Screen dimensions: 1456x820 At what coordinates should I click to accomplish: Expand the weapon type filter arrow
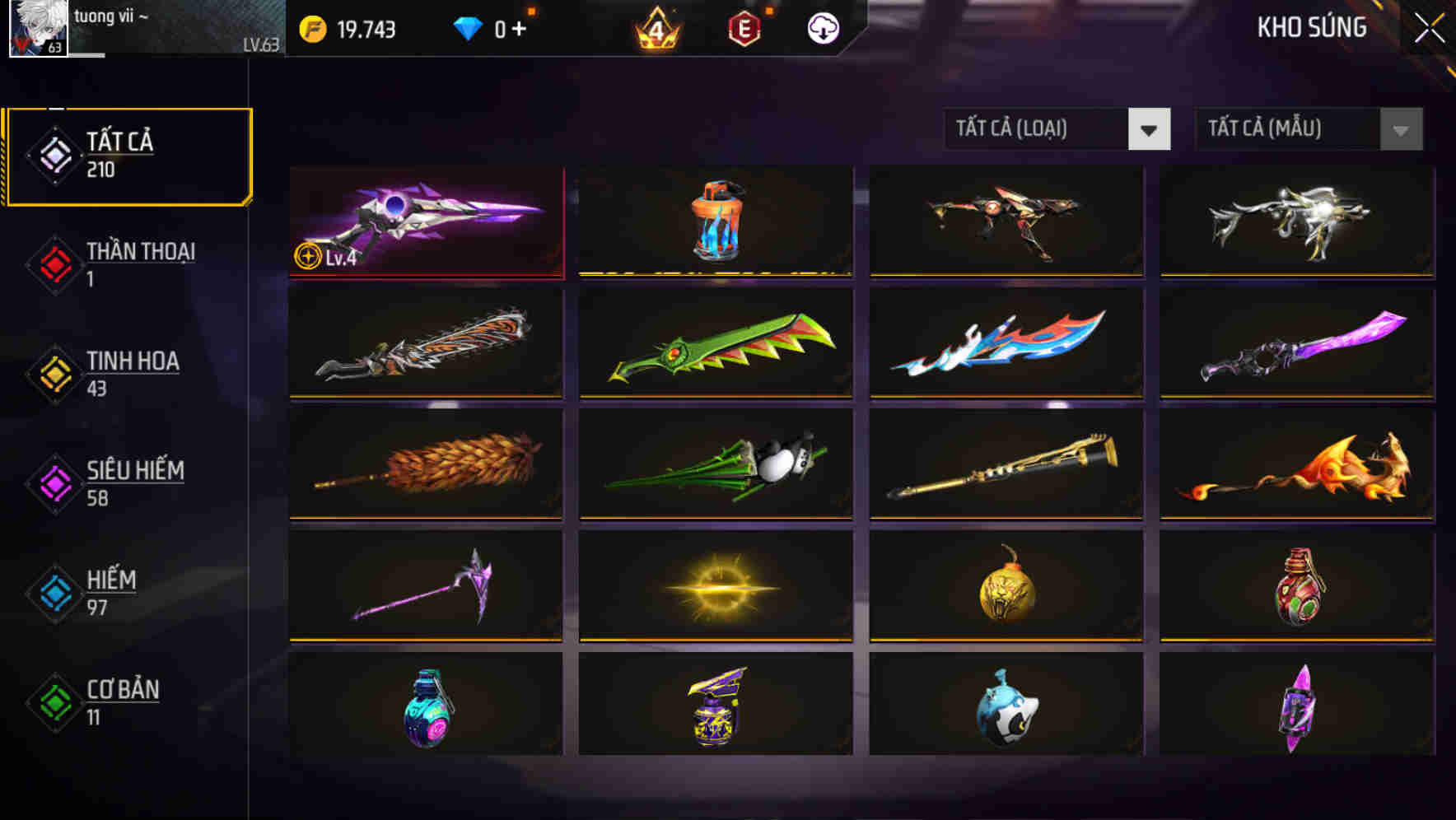tap(1150, 129)
